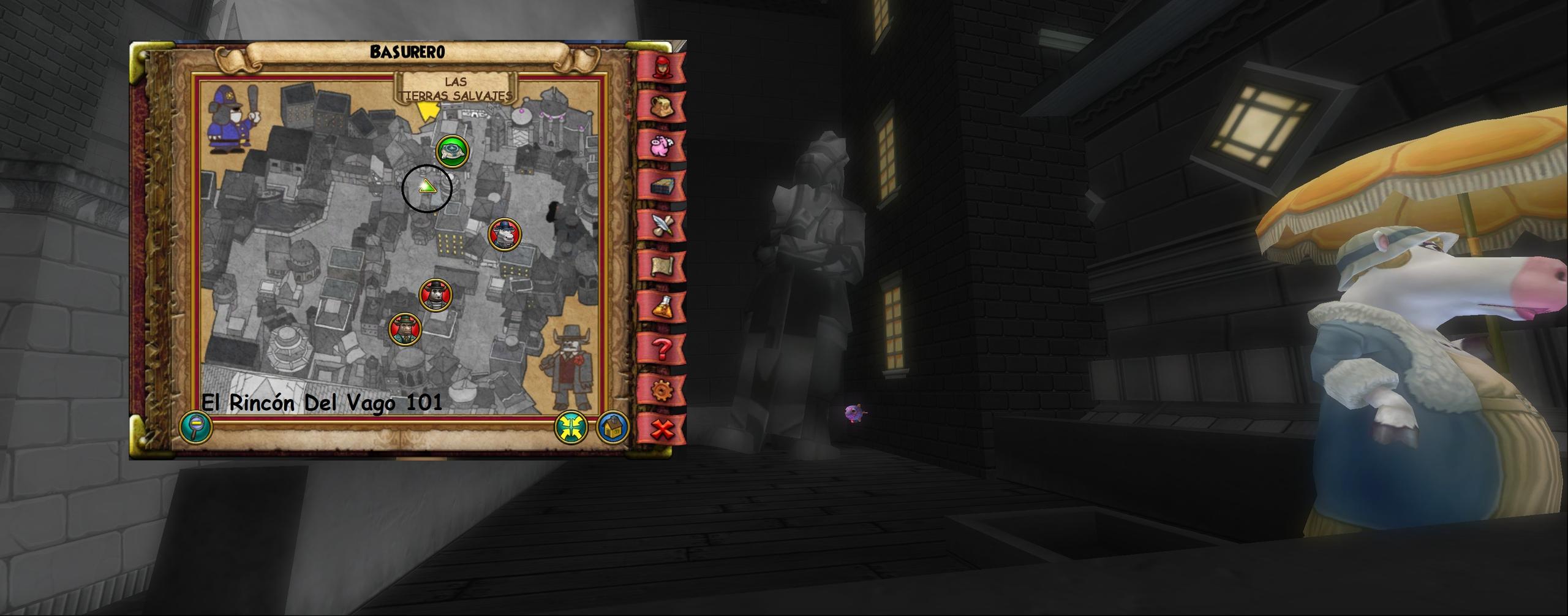Open the orange potion flask crafting tab
Screen dimensions: 1568x616
coord(661,306)
